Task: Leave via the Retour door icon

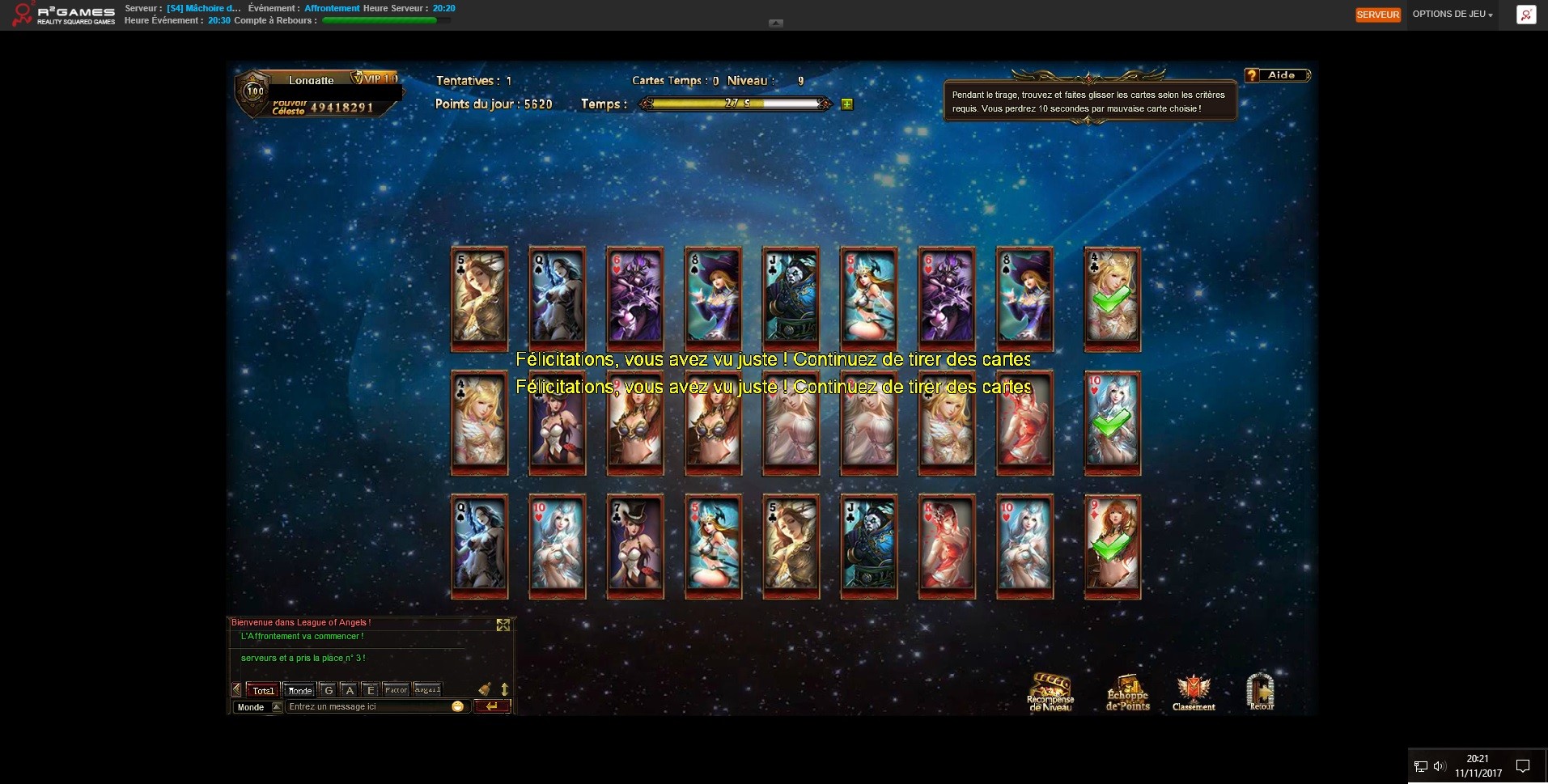Action: click(1261, 692)
